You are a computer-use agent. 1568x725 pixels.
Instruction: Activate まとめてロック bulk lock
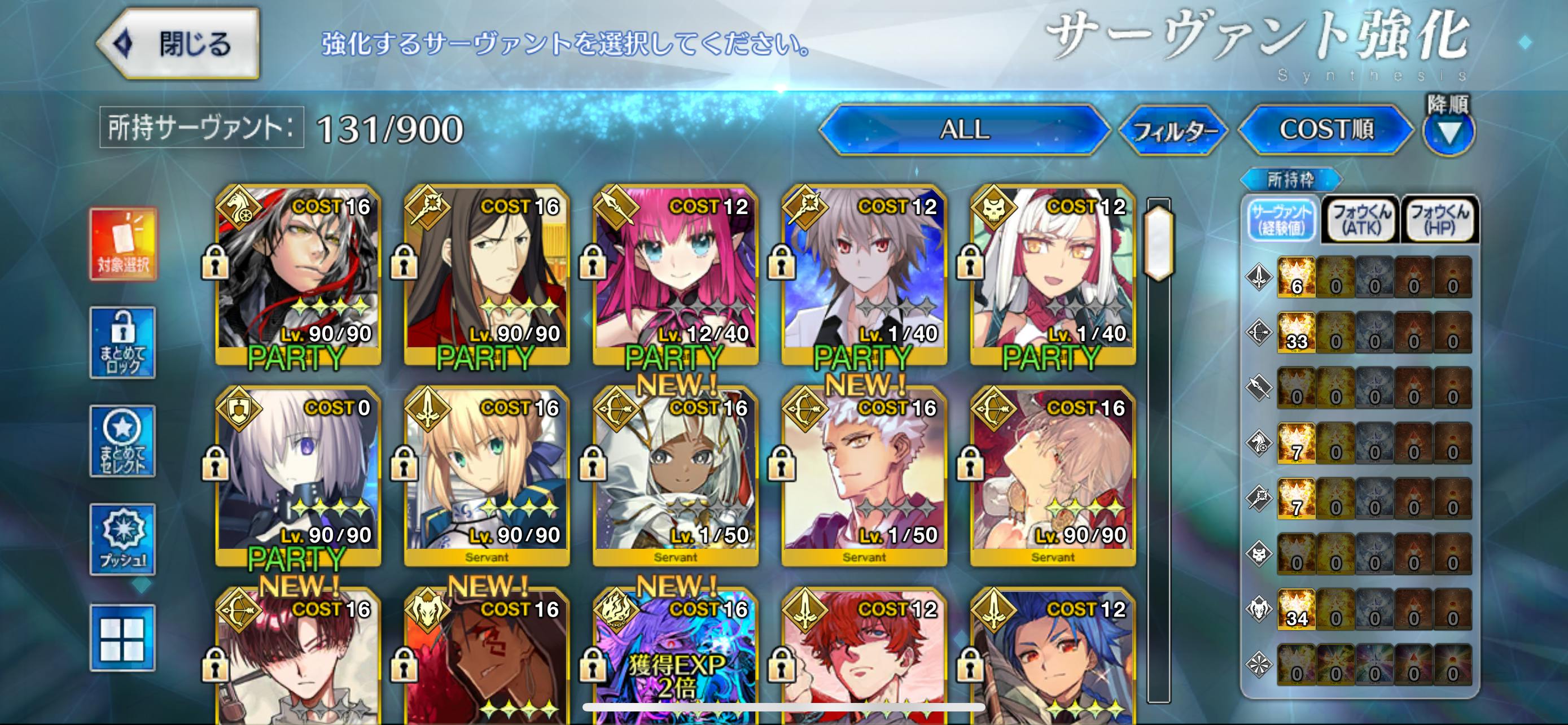click(123, 343)
